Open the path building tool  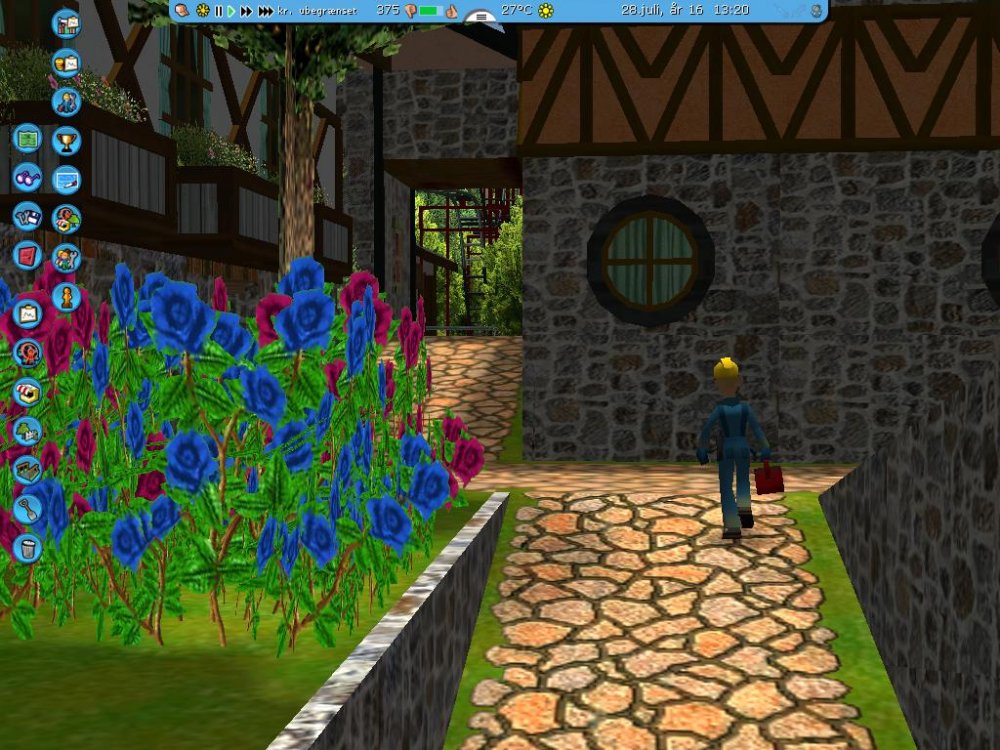click(27, 469)
